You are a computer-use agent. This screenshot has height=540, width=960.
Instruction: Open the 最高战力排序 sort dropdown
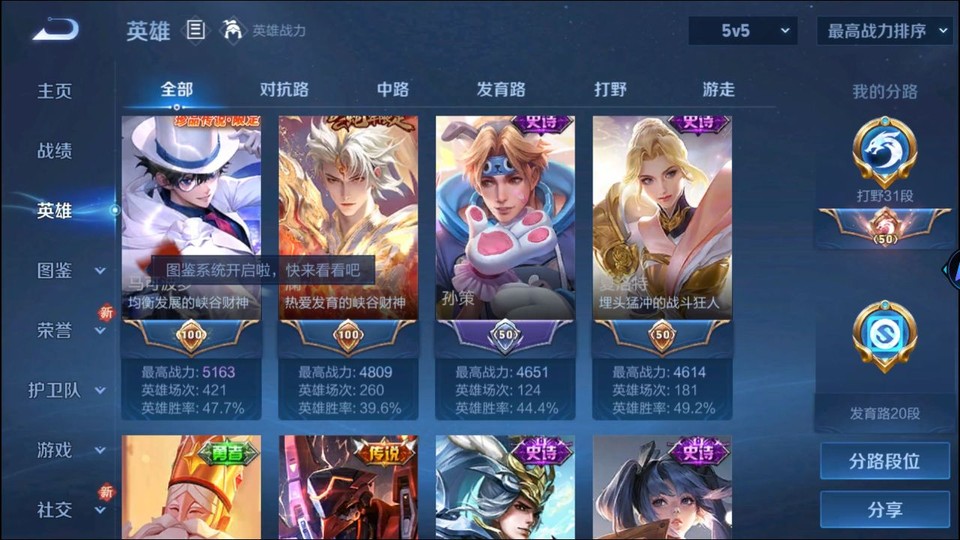[x=884, y=31]
